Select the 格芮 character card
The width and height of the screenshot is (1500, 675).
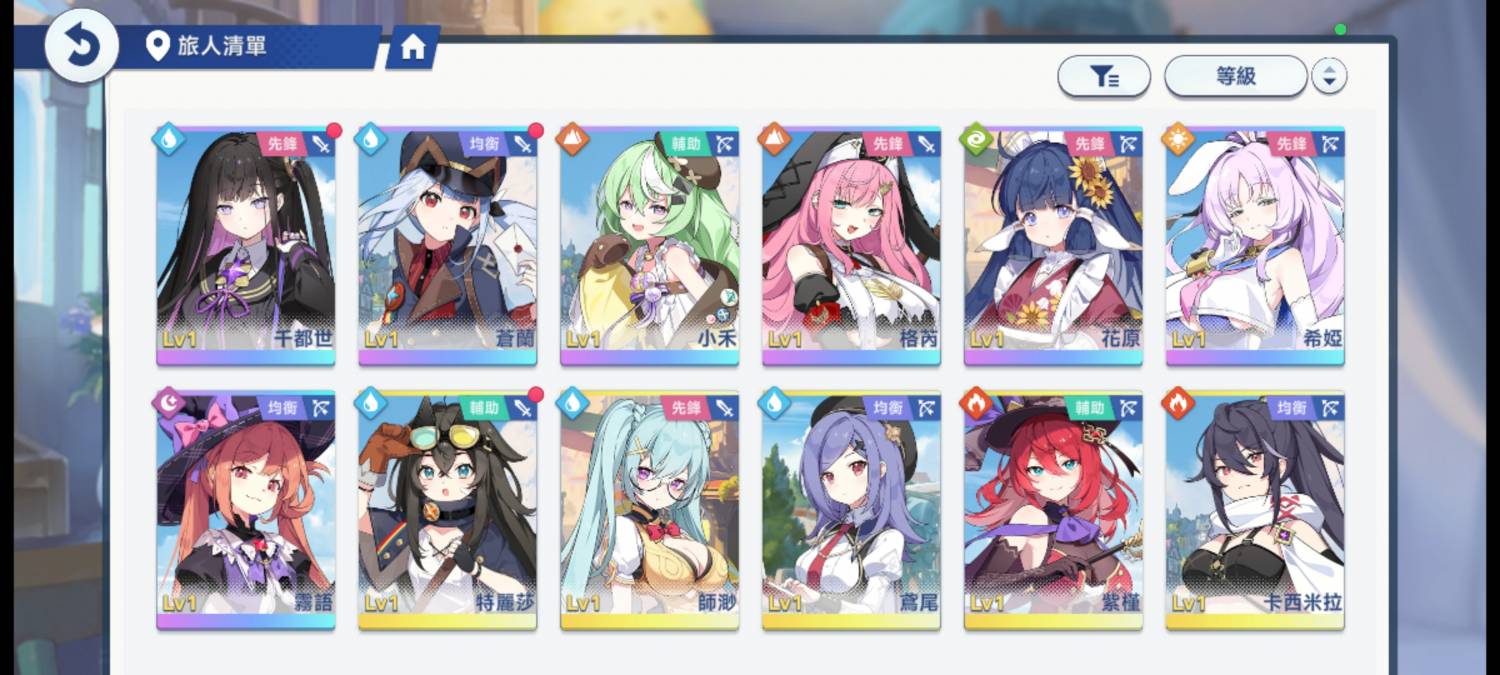(851, 245)
